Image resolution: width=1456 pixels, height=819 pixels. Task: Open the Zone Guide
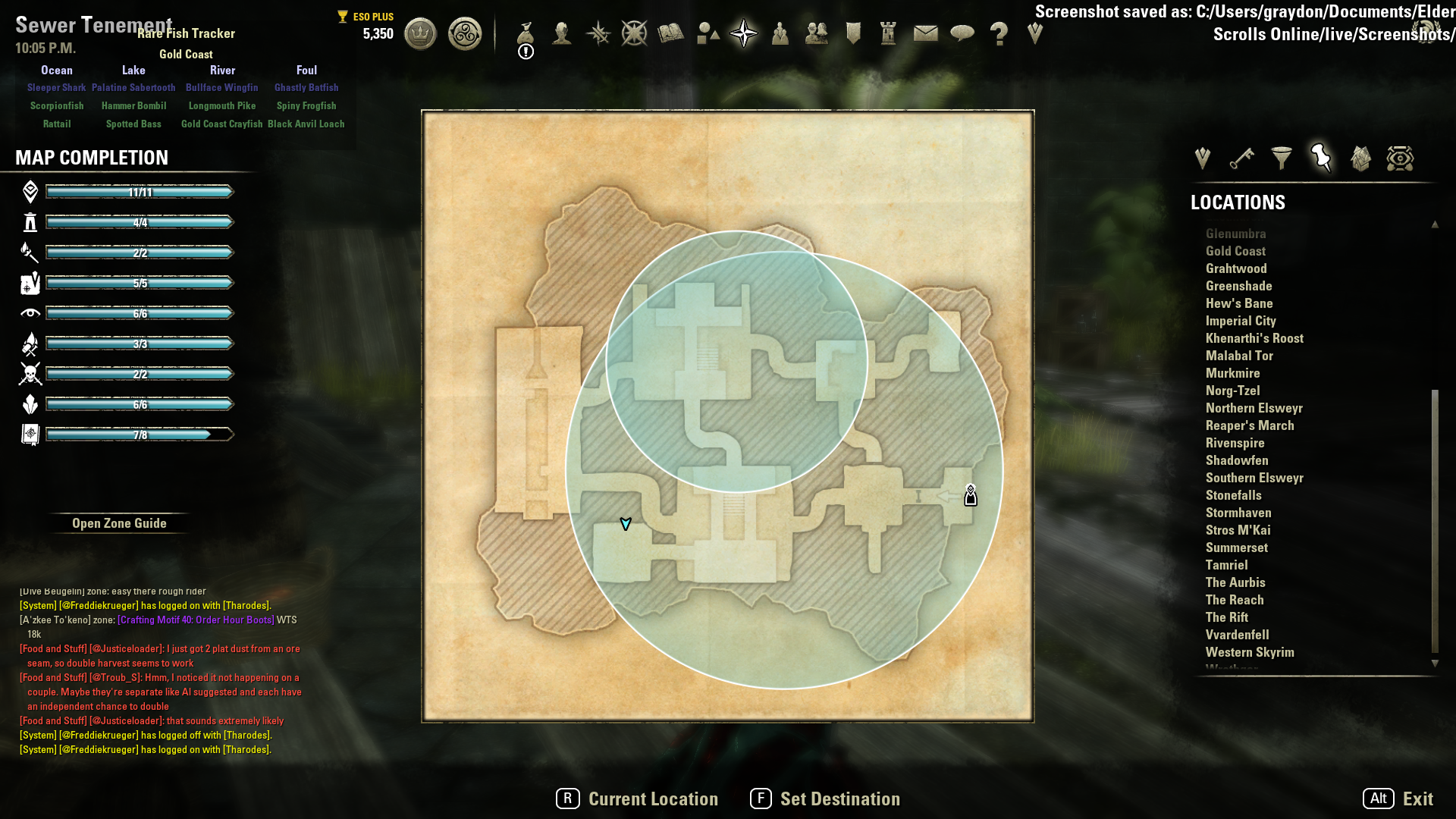pyautogui.click(x=119, y=523)
